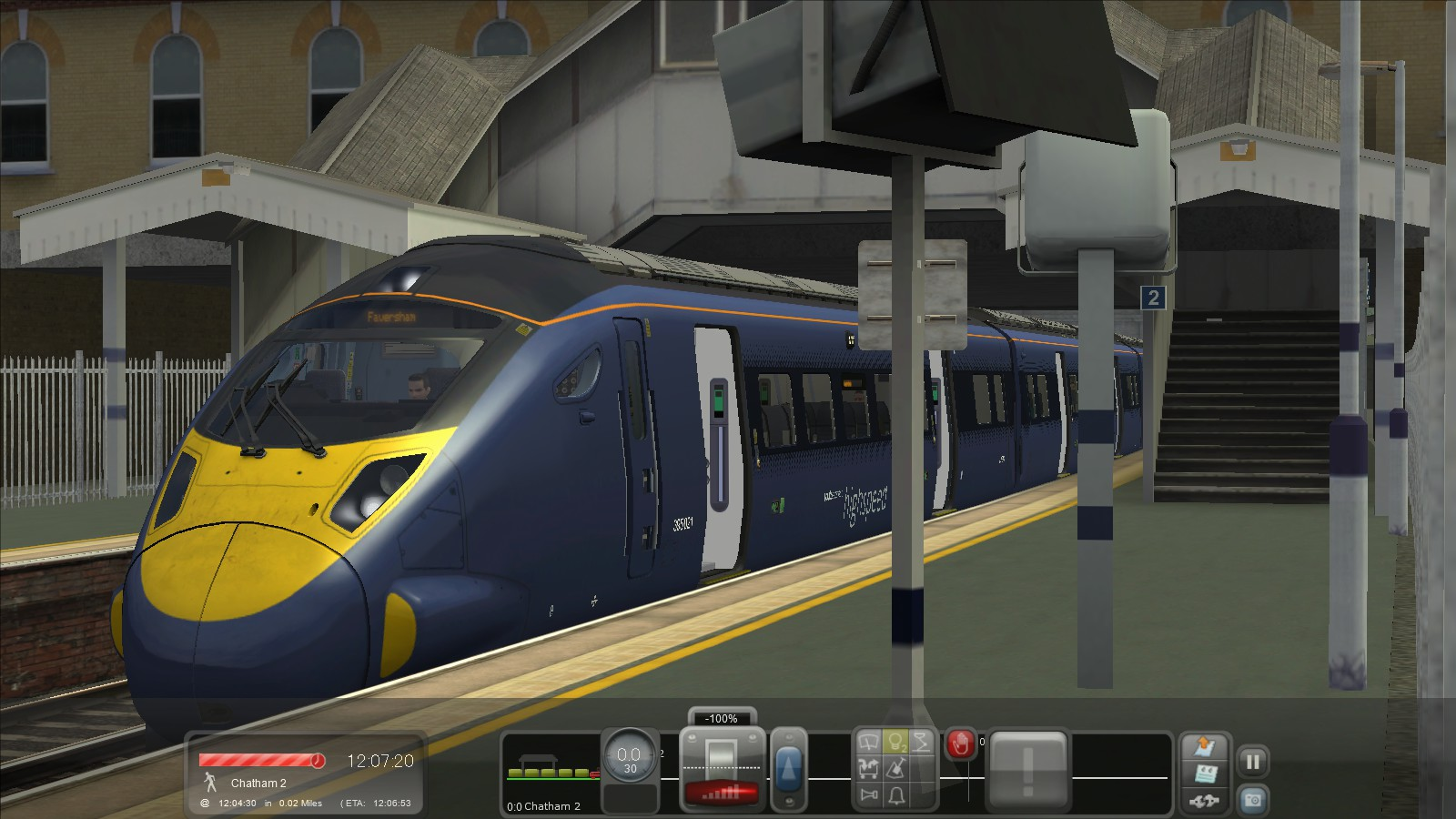Click the load passengers icon
Image resolution: width=1456 pixels, height=819 pixels.
(x=870, y=770)
